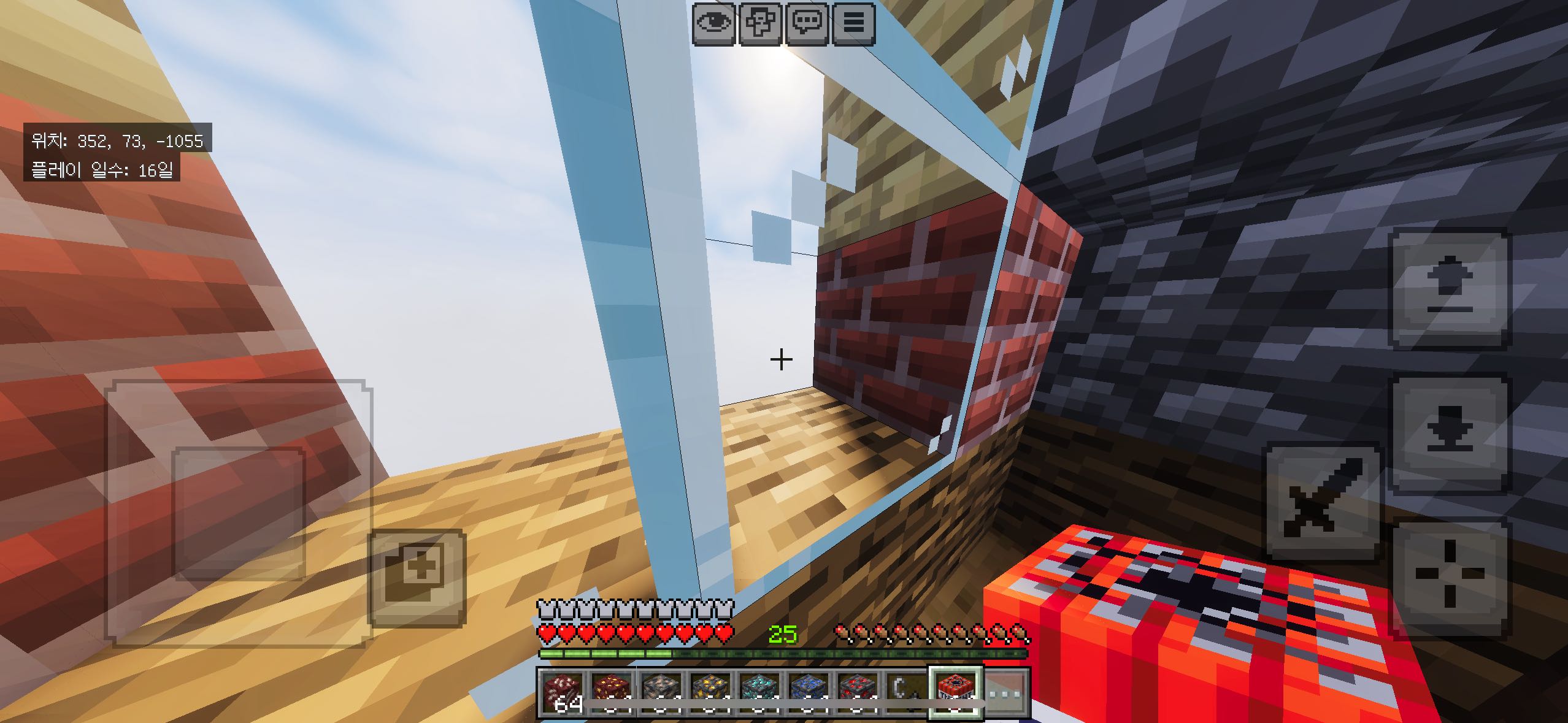Screen dimensions: 1568x723
Task: Select the TNT hotbar slot
Action: click(955, 692)
